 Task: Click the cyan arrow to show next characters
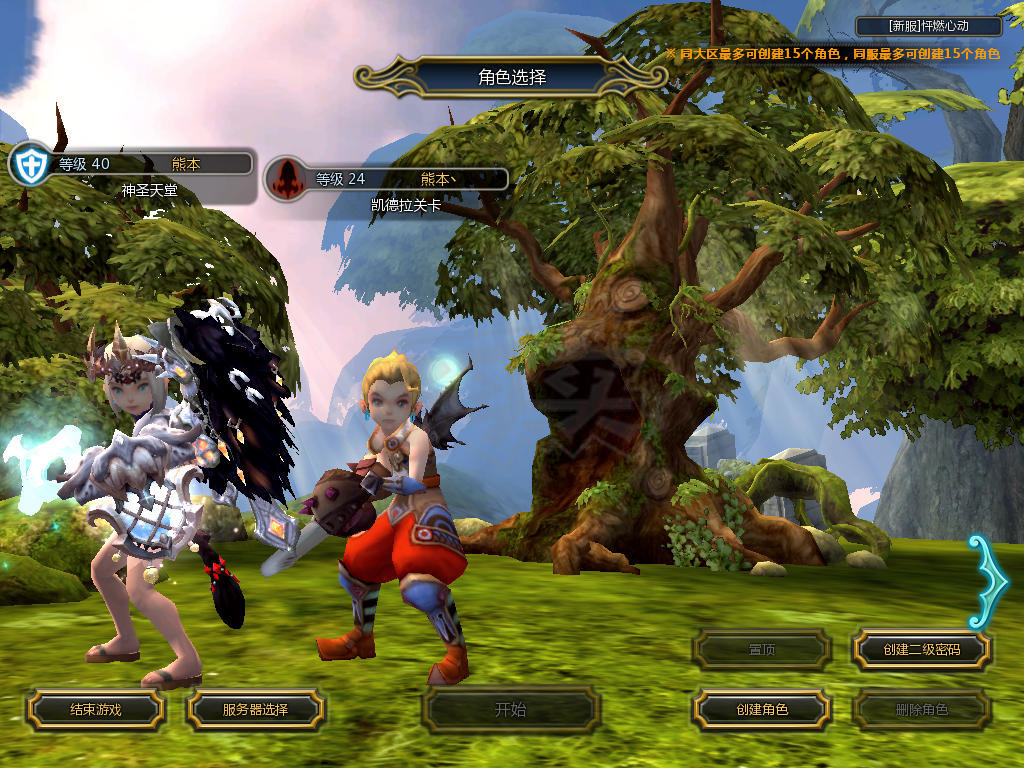[988, 582]
